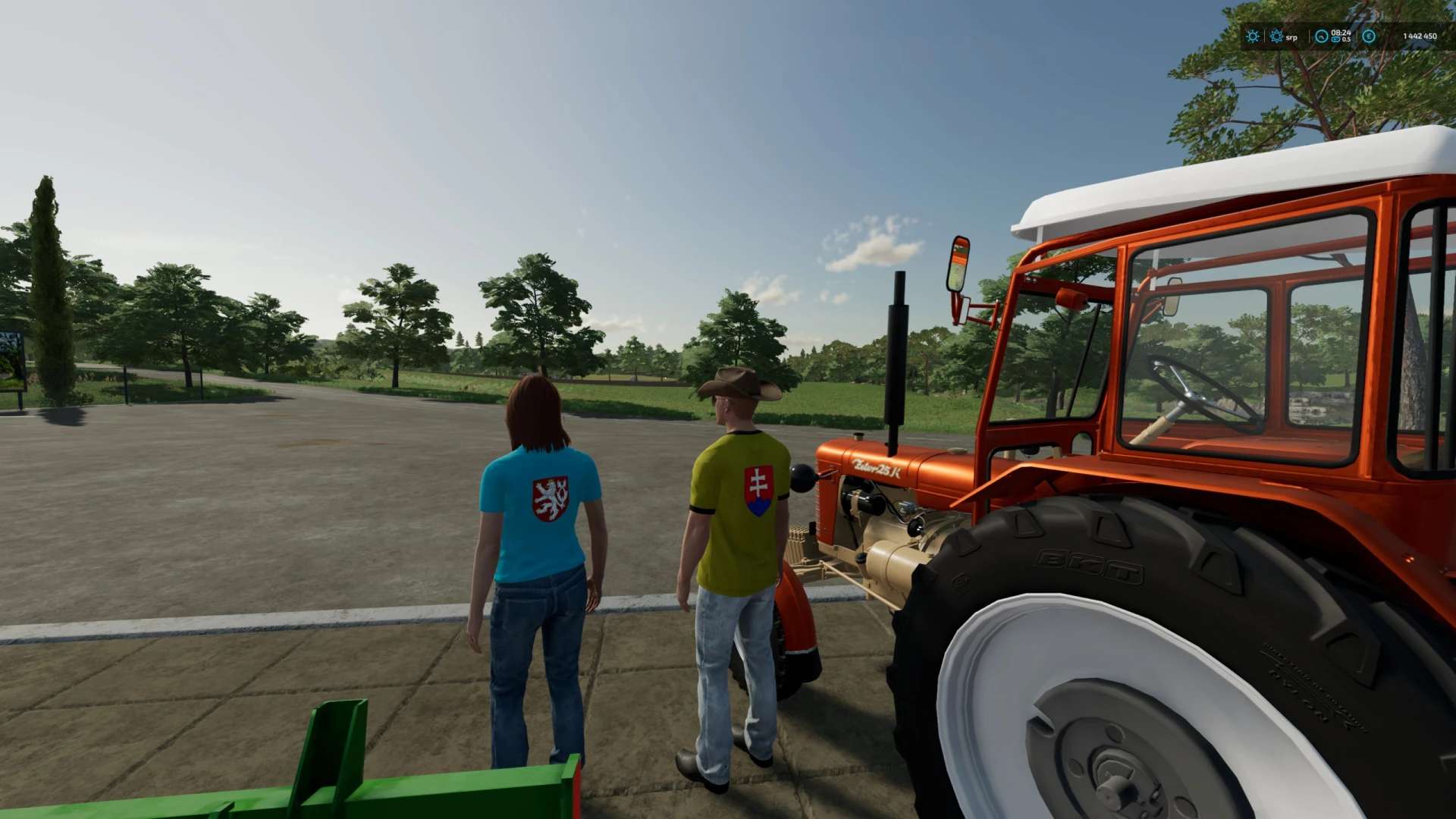Click the sunny weather icon
The height and width of the screenshot is (819, 1456).
pyautogui.click(x=1253, y=36)
